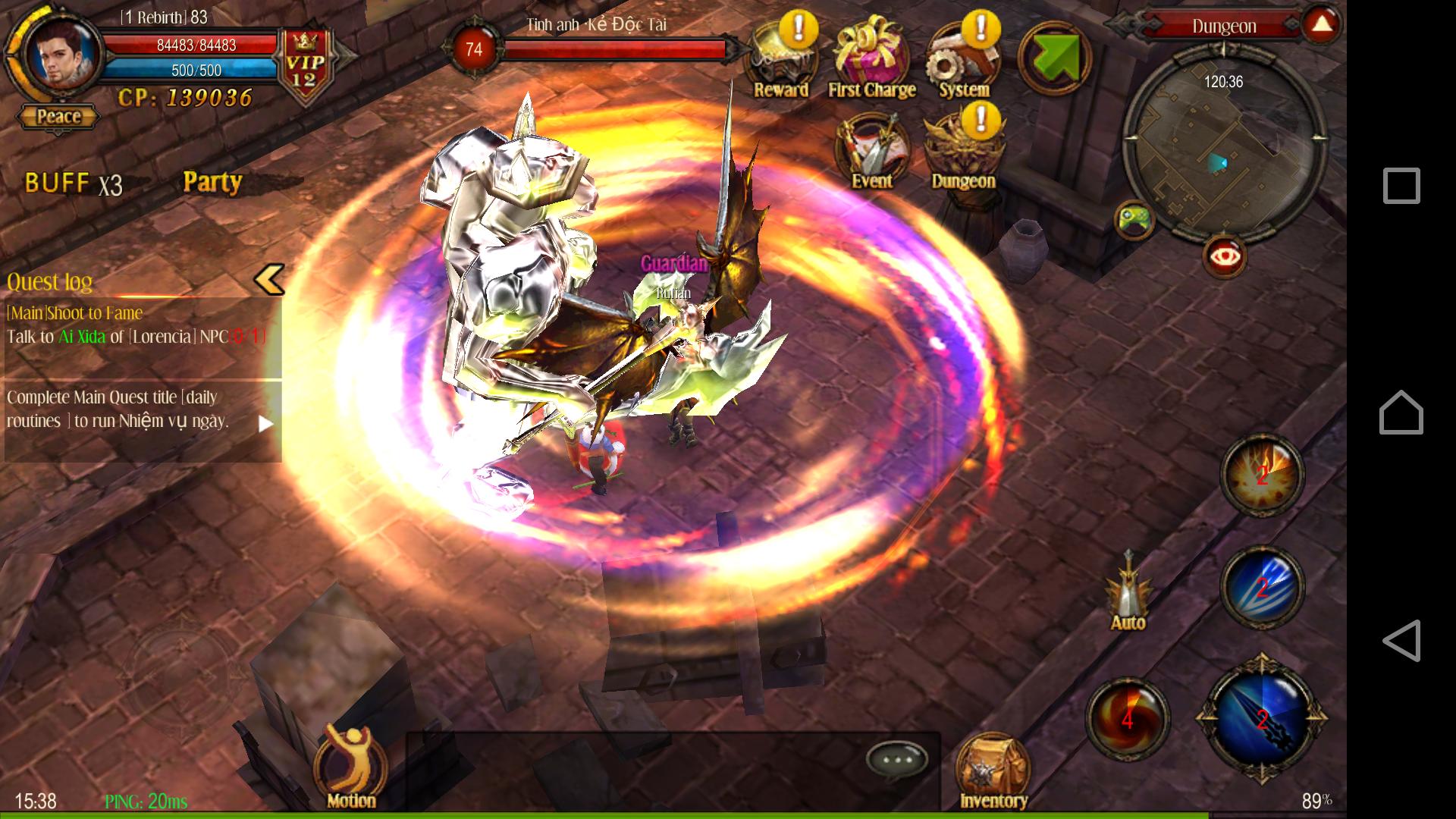Switch to the Party tab

pyautogui.click(x=212, y=182)
